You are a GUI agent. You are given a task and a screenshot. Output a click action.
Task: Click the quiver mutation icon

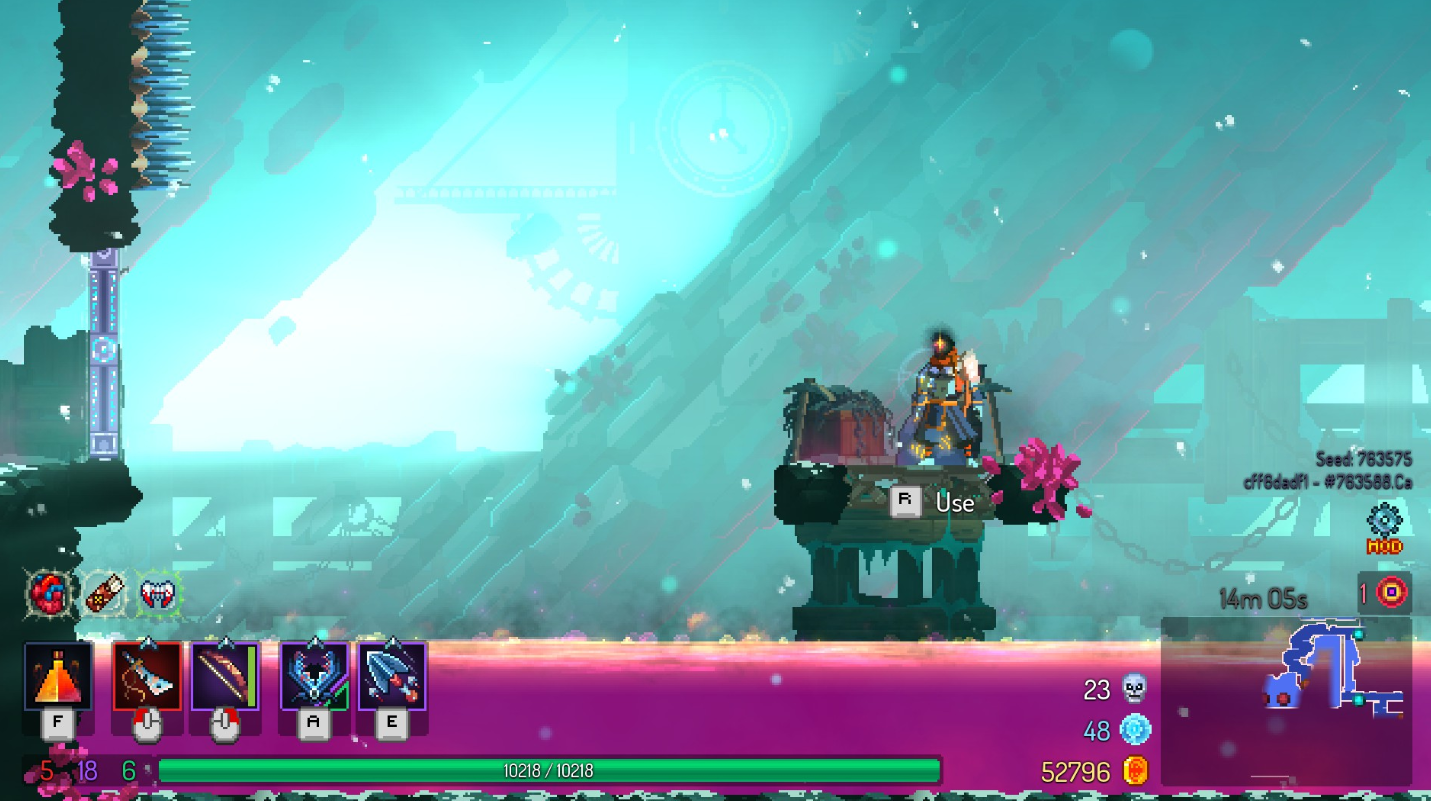pyautogui.click(x=105, y=592)
